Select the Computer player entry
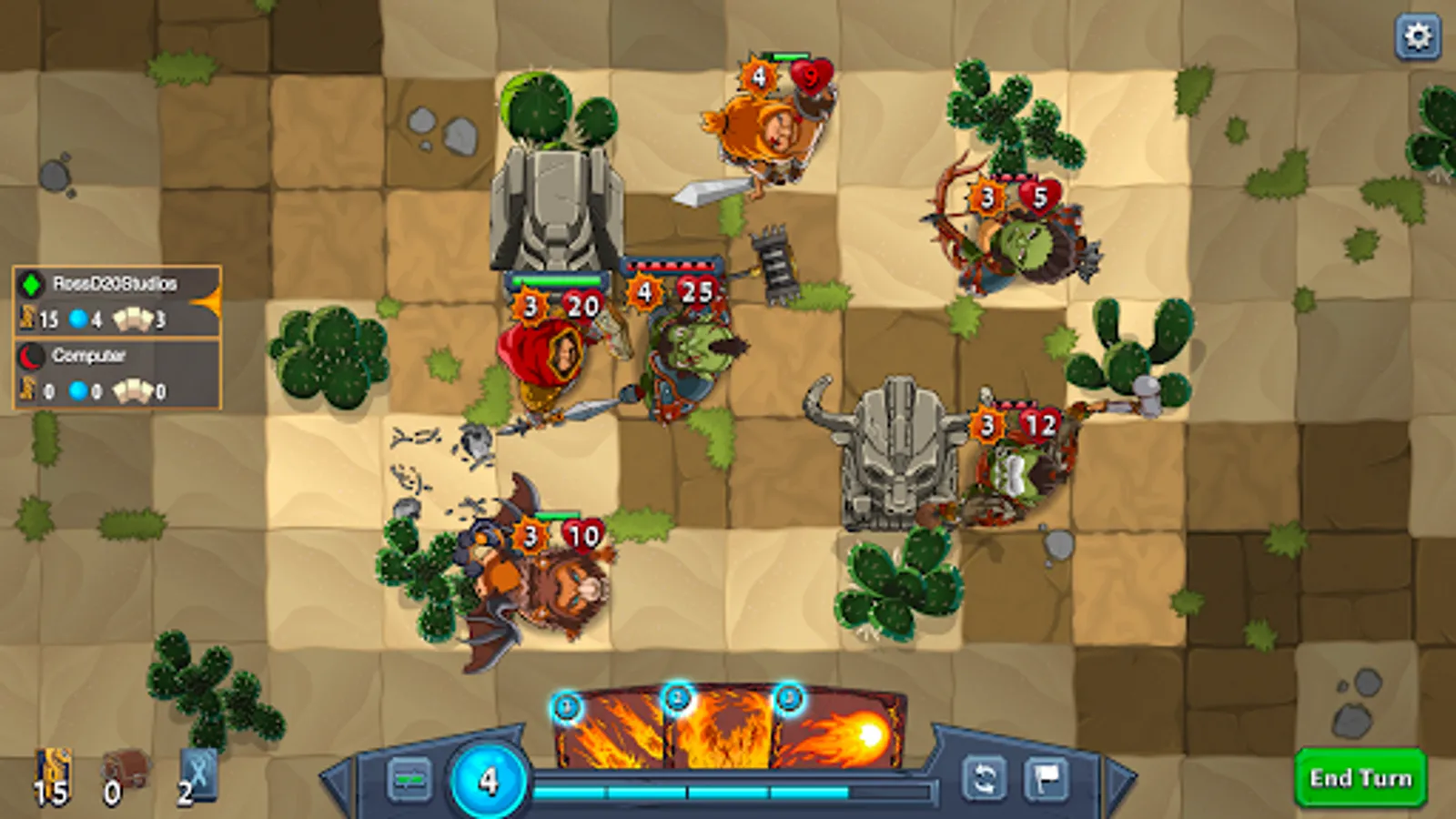Screen dimensions: 1456x819 click(x=91, y=356)
